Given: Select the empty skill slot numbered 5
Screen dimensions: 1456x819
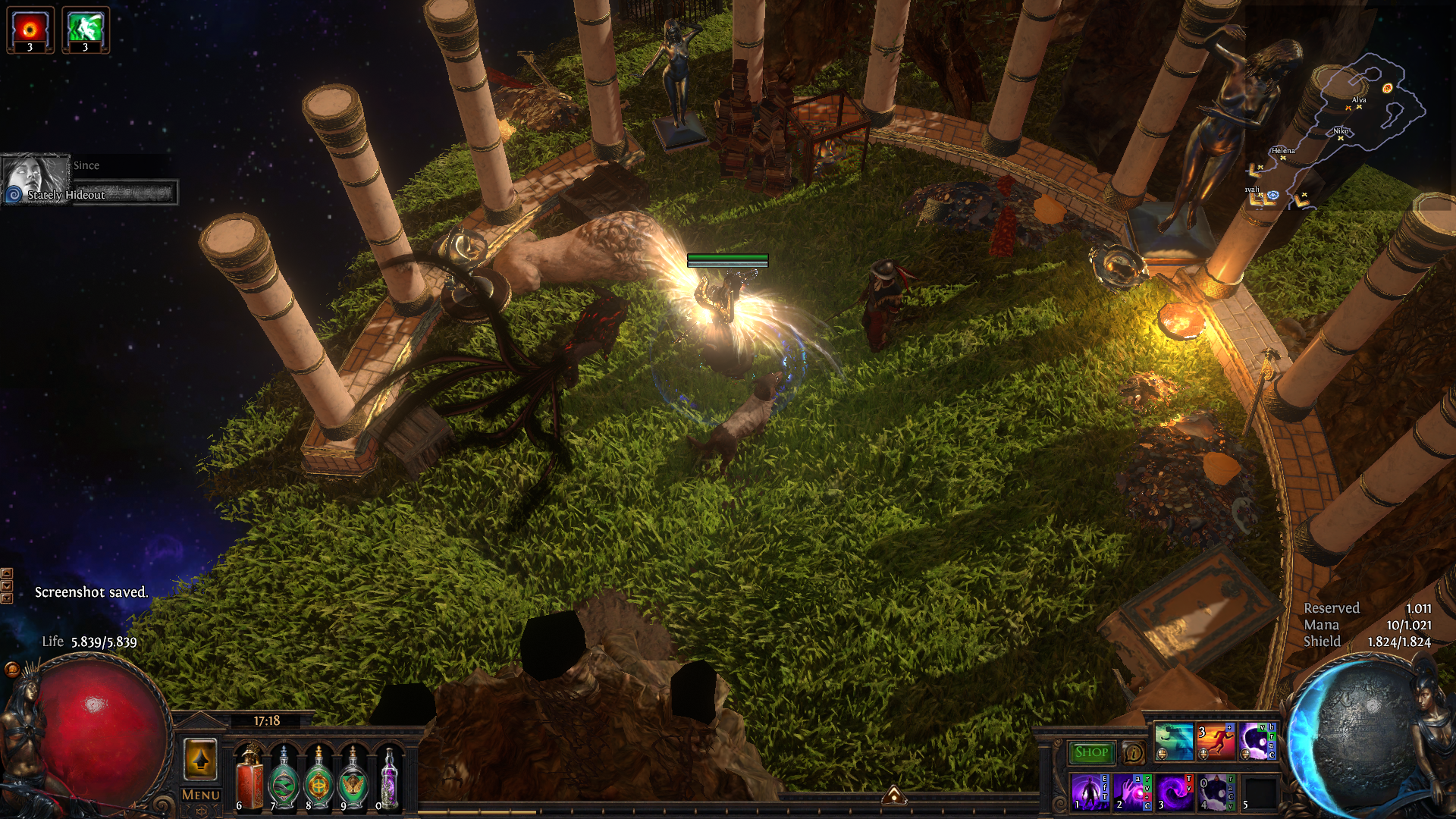Looking at the screenshot, I should (1260, 792).
